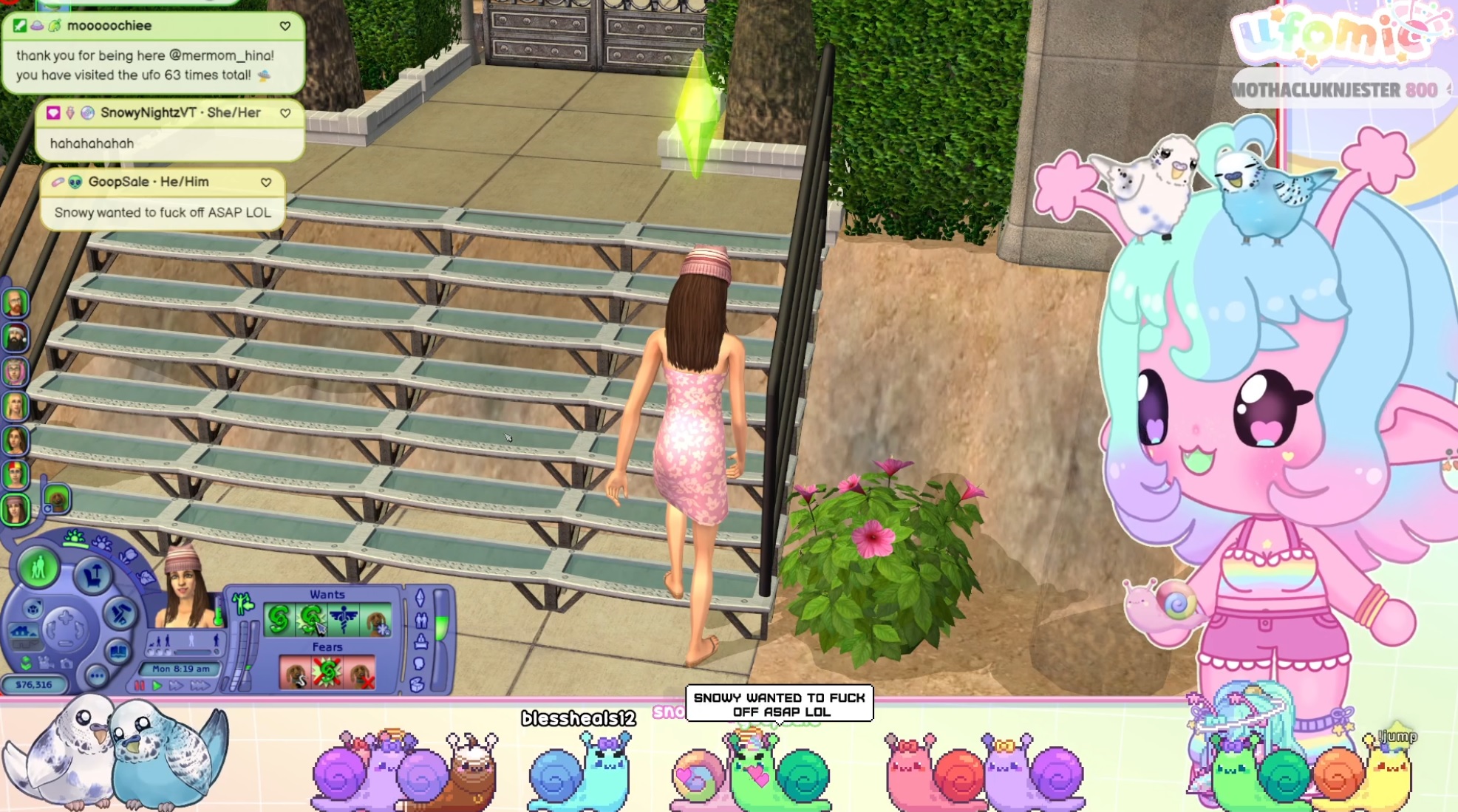Click the medical caduceus want

[344, 620]
